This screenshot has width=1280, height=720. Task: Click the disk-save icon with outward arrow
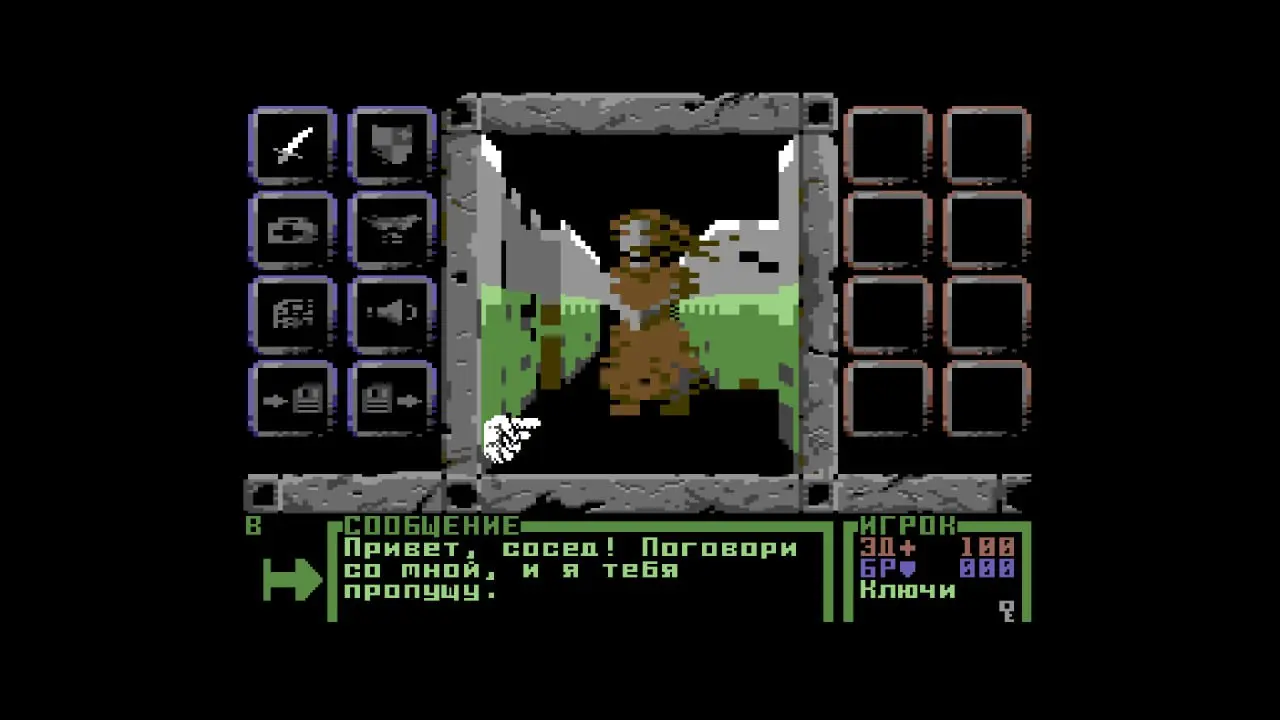point(391,398)
